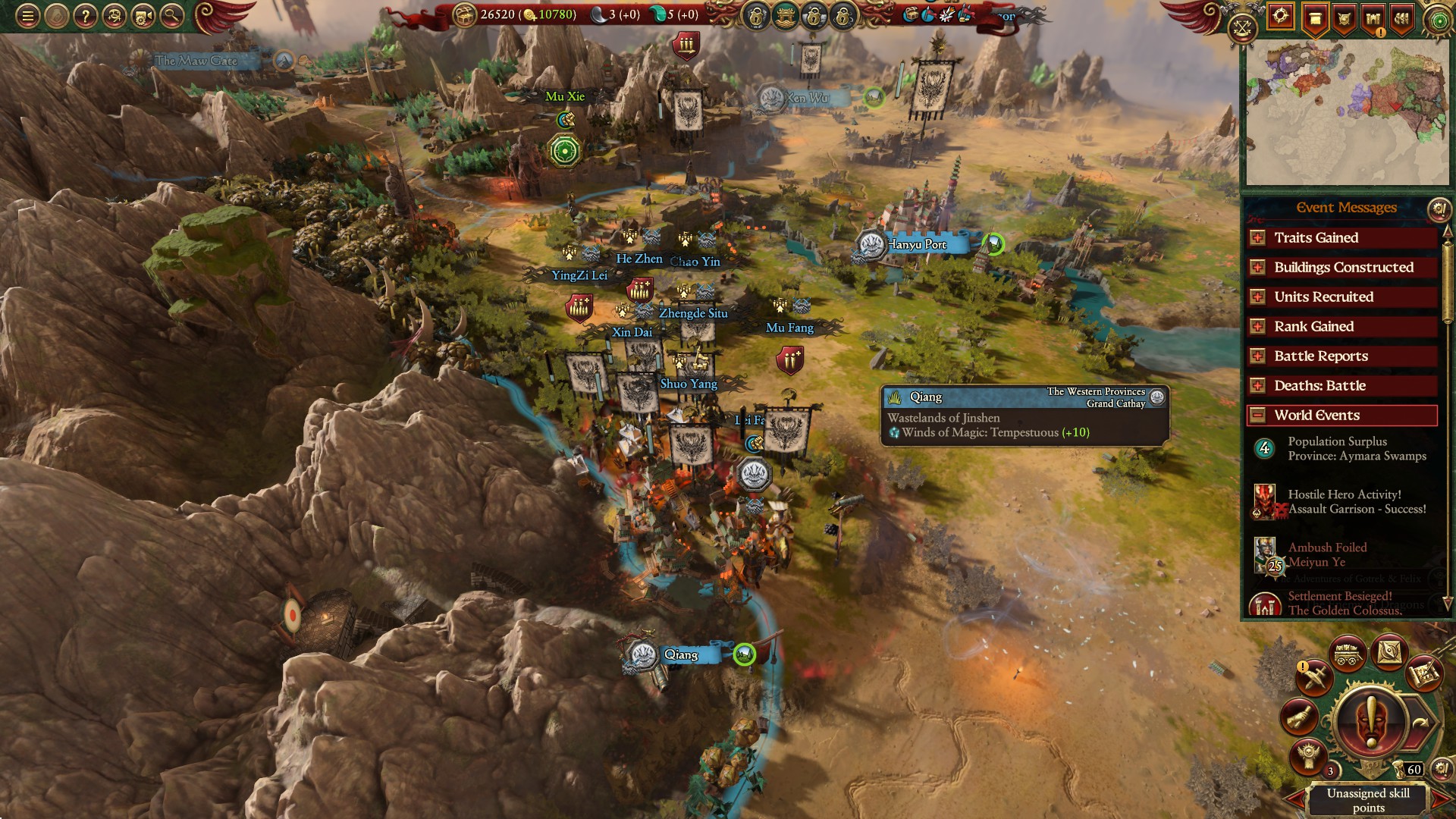Open the main game menu
The width and height of the screenshot is (1456, 819).
click(27, 16)
